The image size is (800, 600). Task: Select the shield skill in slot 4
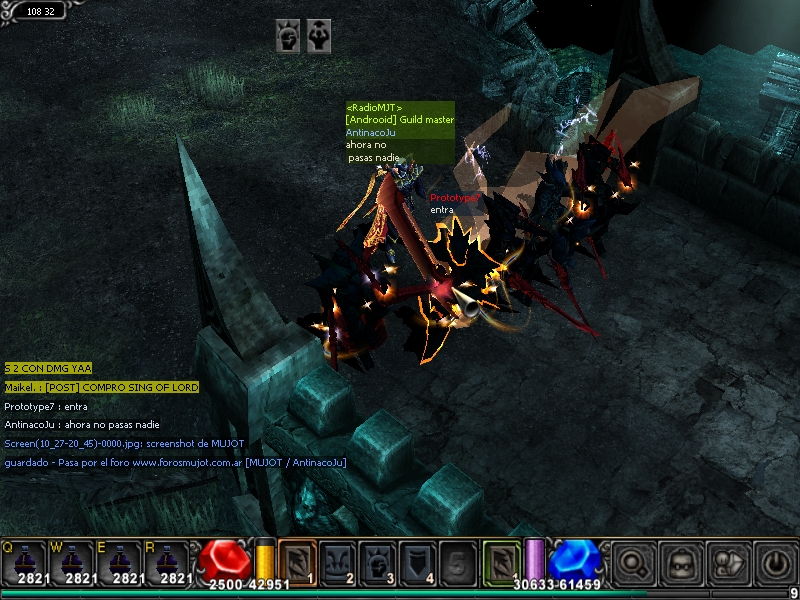pyautogui.click(x=417, y=562)
